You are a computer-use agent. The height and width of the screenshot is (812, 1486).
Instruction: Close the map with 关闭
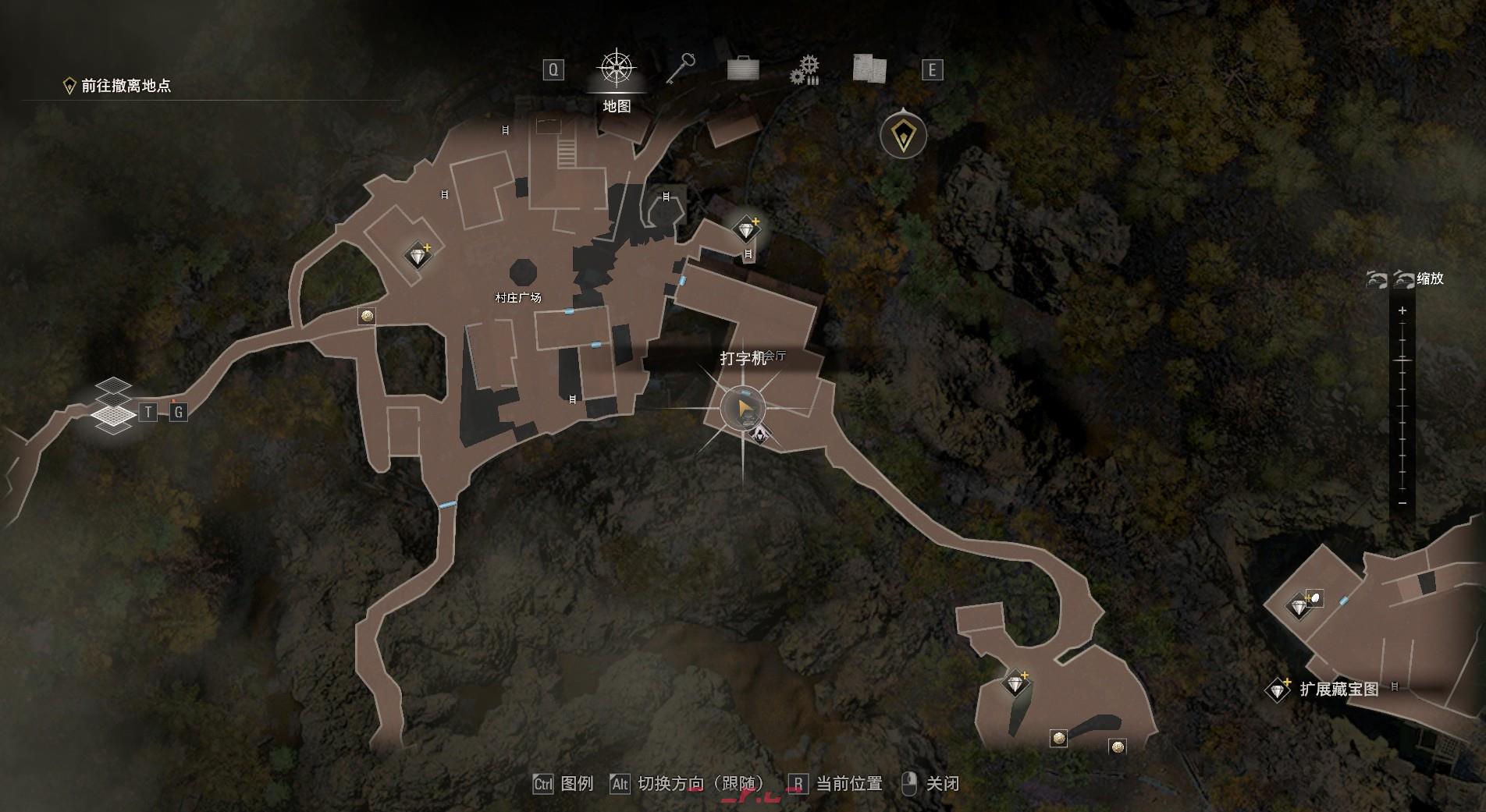pyautogui.click(x=930, y=784)
